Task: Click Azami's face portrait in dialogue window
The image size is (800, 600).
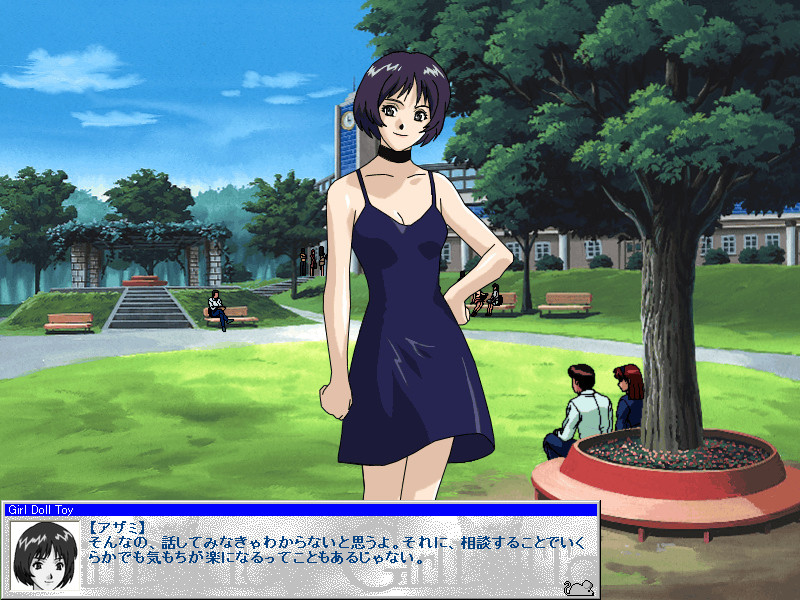Action: (45, 556)
